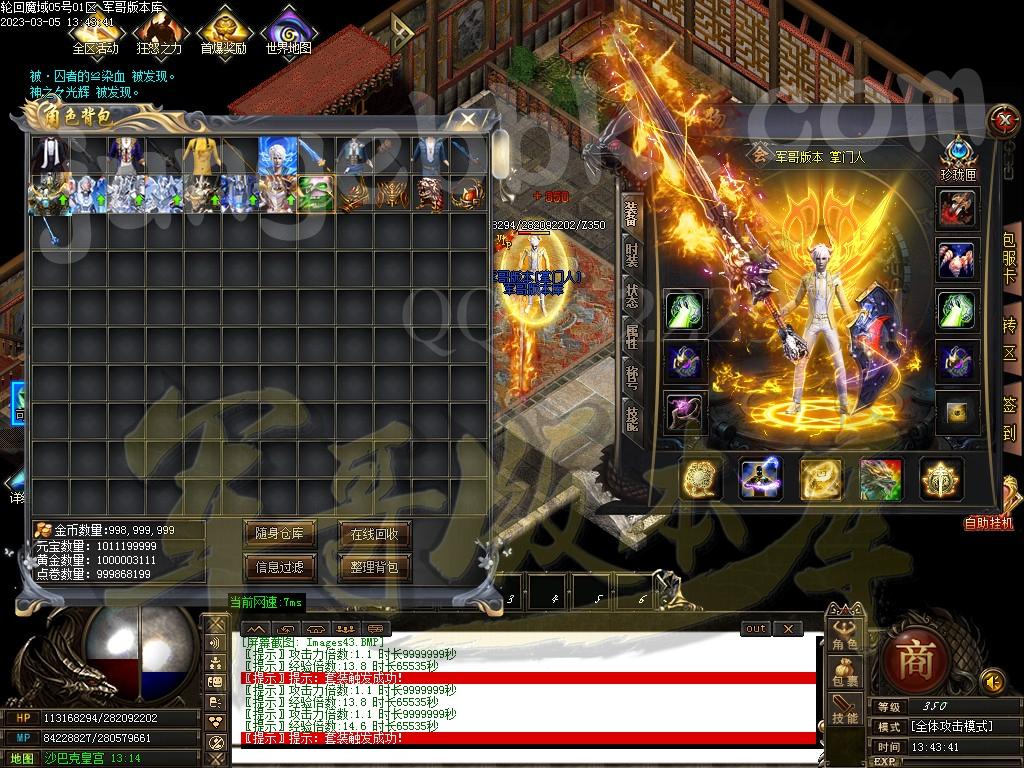Close the character equipment panel
The width and height of the screenshot is (1024, 768).
1001,121
